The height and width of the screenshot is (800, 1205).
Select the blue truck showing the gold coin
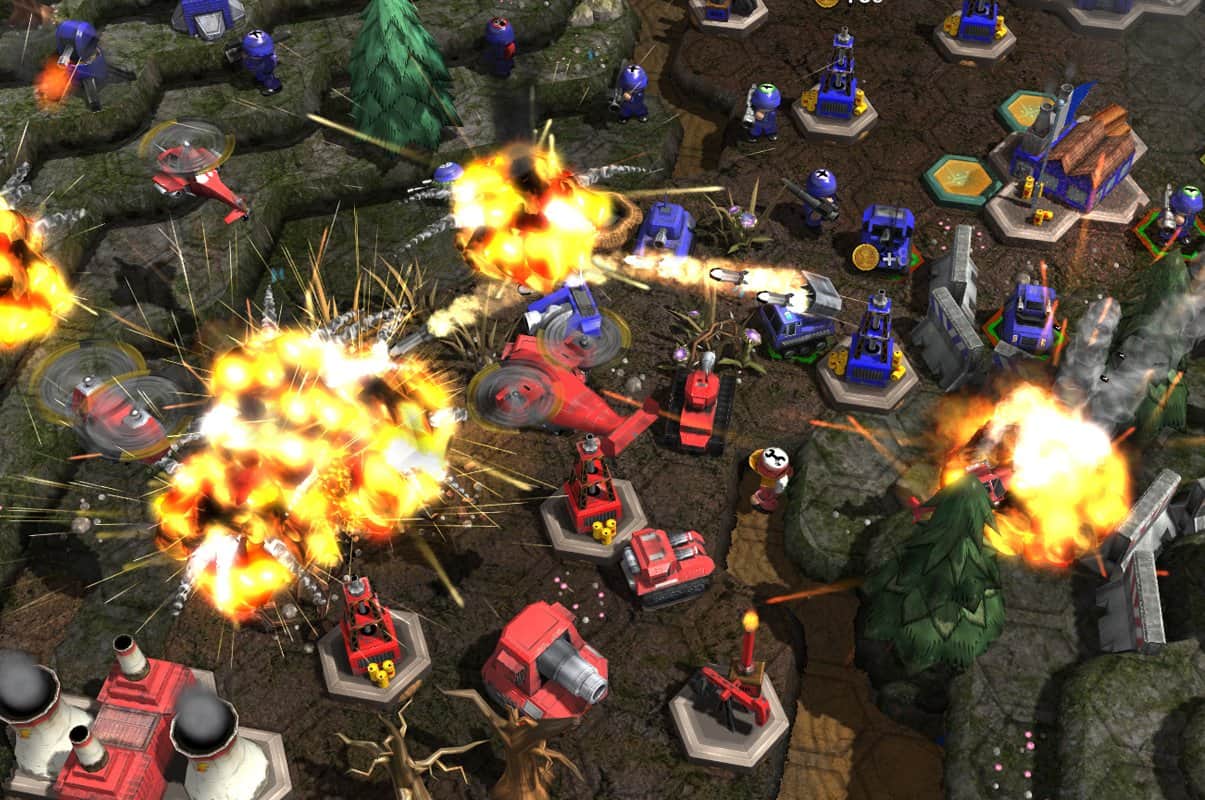coord(885,237)
